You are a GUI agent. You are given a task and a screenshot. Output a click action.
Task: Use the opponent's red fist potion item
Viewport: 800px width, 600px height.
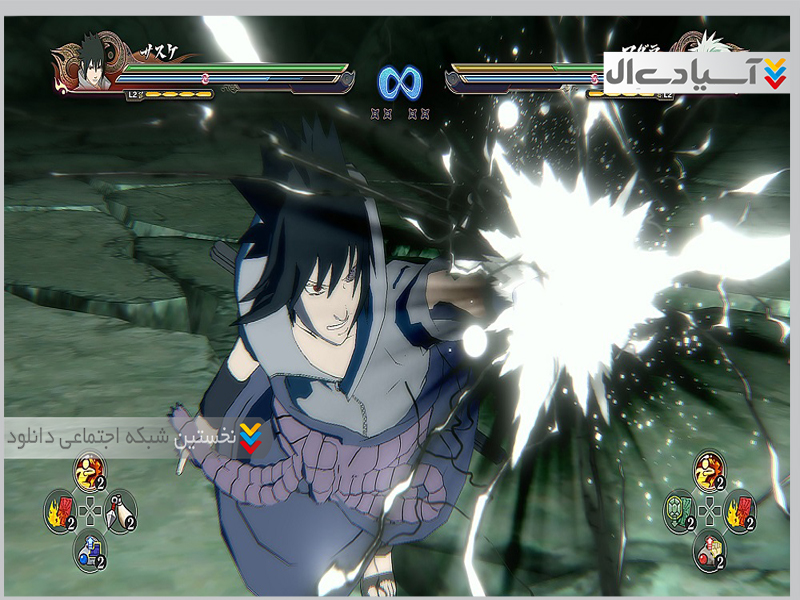(x=709, y=549)
